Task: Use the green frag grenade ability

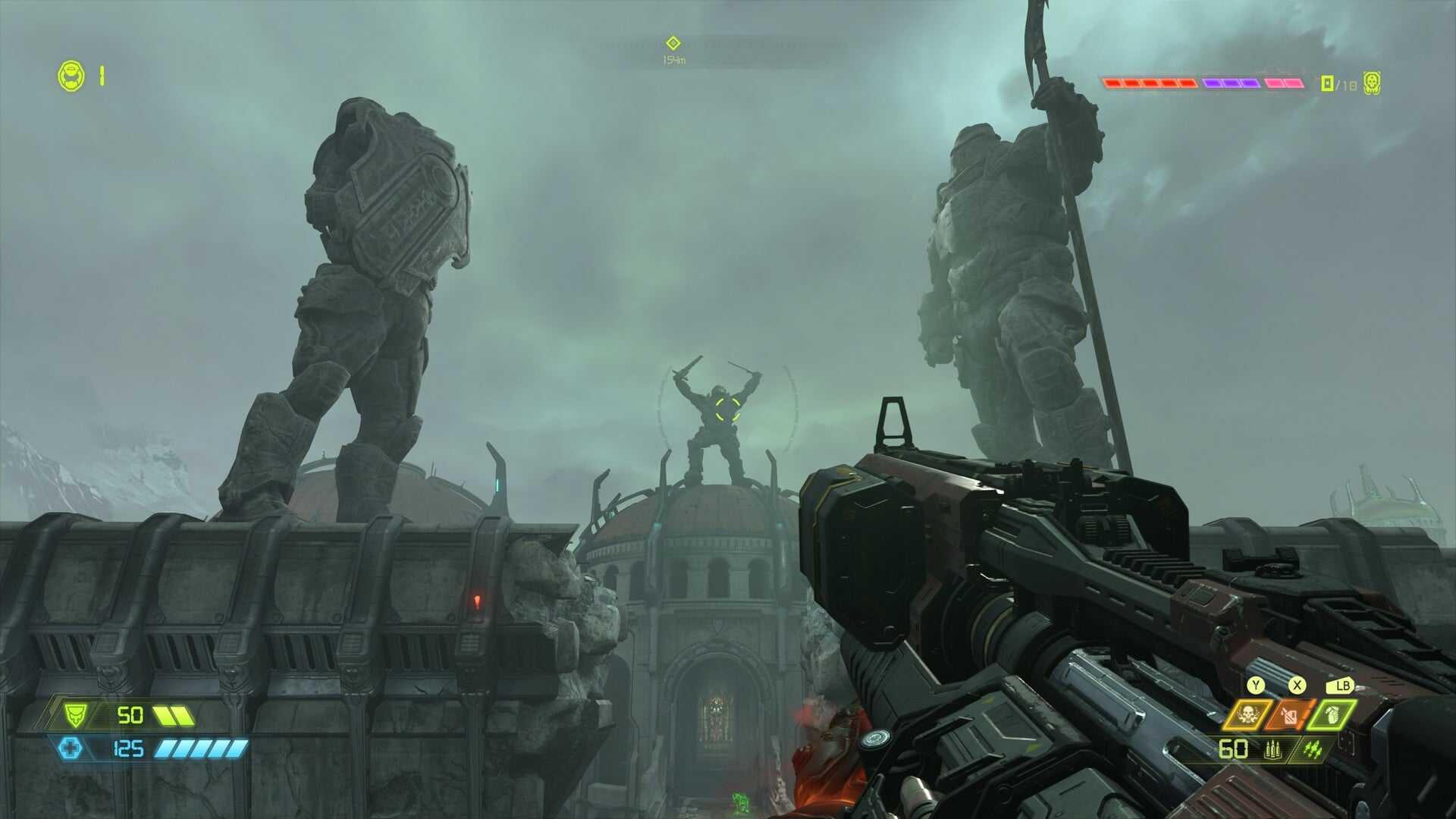Action: pos(1332,714)
